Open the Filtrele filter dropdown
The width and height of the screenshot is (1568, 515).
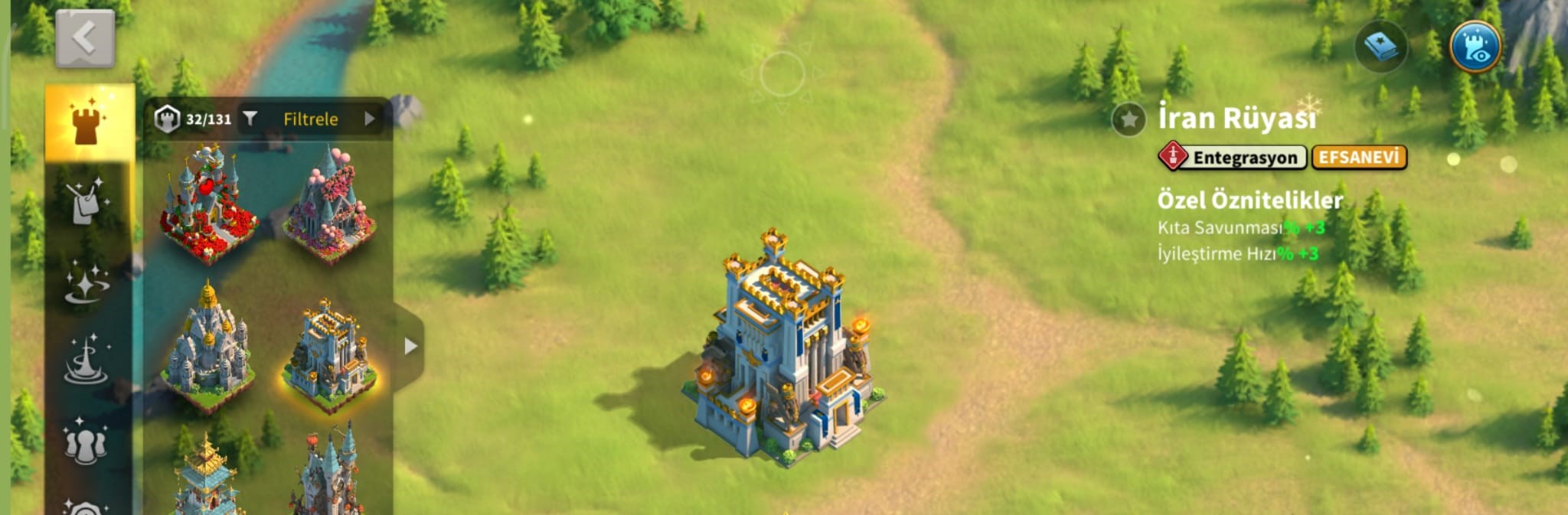pyautogui.click(x=311, y=119)
